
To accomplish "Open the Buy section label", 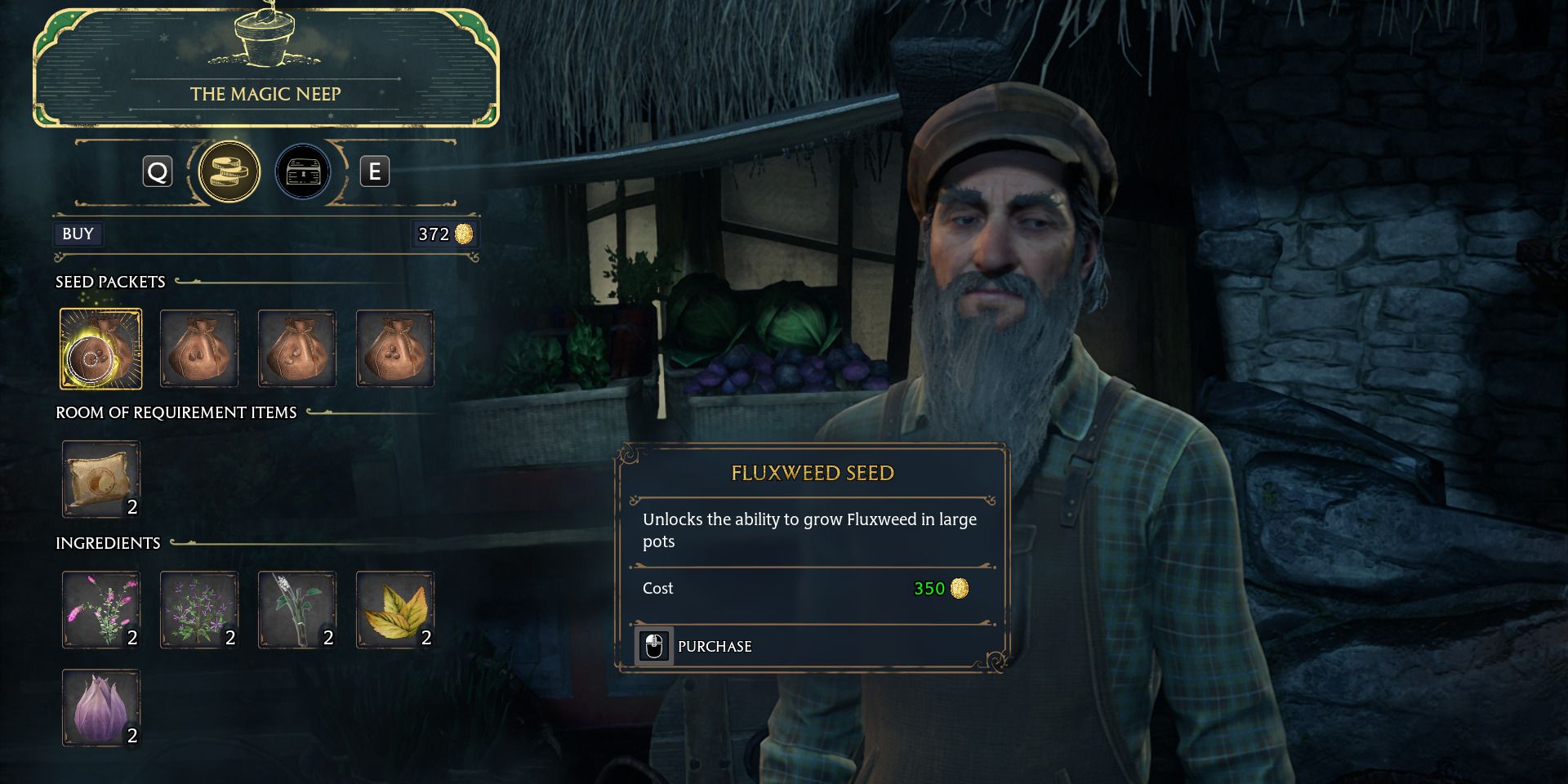I will coord(78,234).
